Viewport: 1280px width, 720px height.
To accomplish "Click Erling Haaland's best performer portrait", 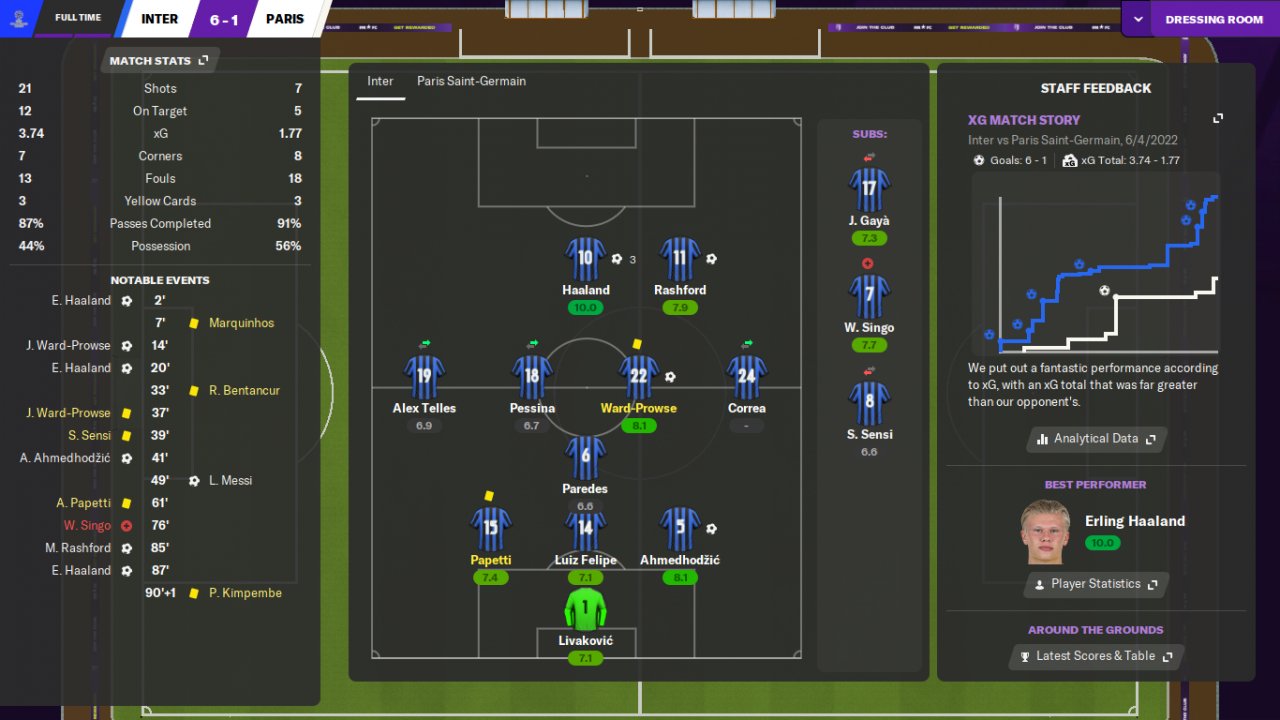I will pyautogui.click(x=1045, y=532).
